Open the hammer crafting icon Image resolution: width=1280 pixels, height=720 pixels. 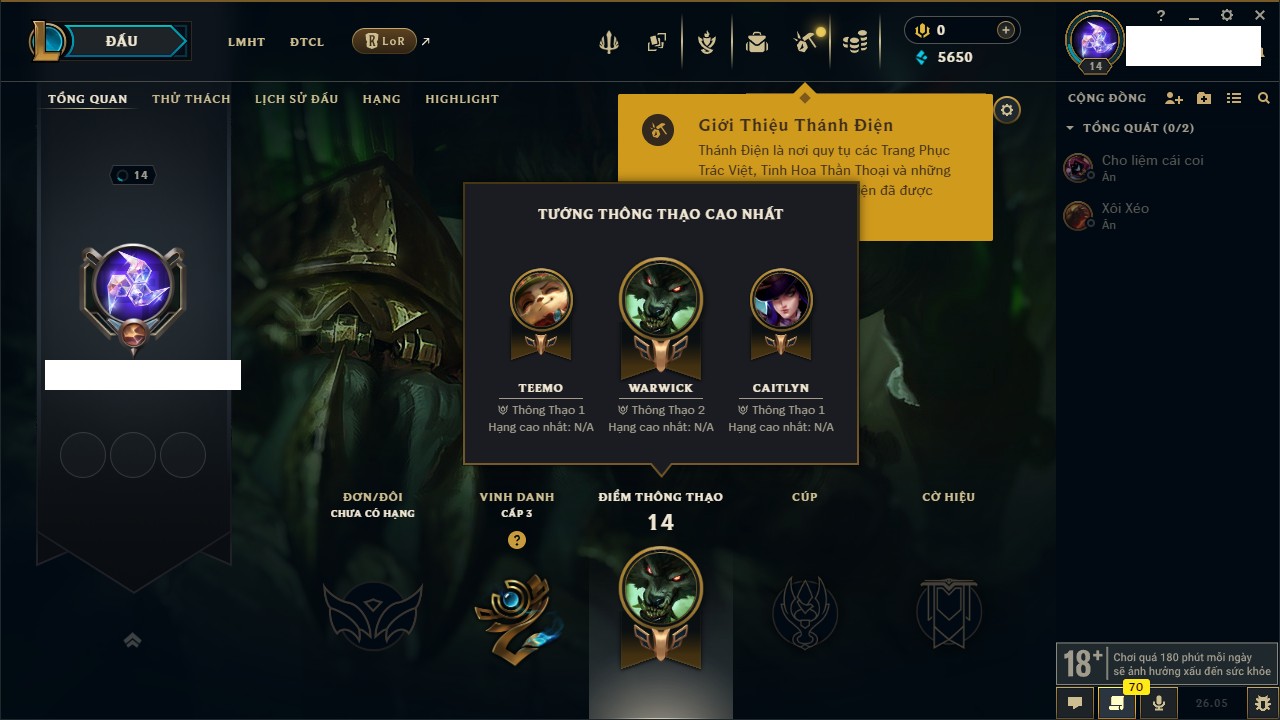[806, 42]
